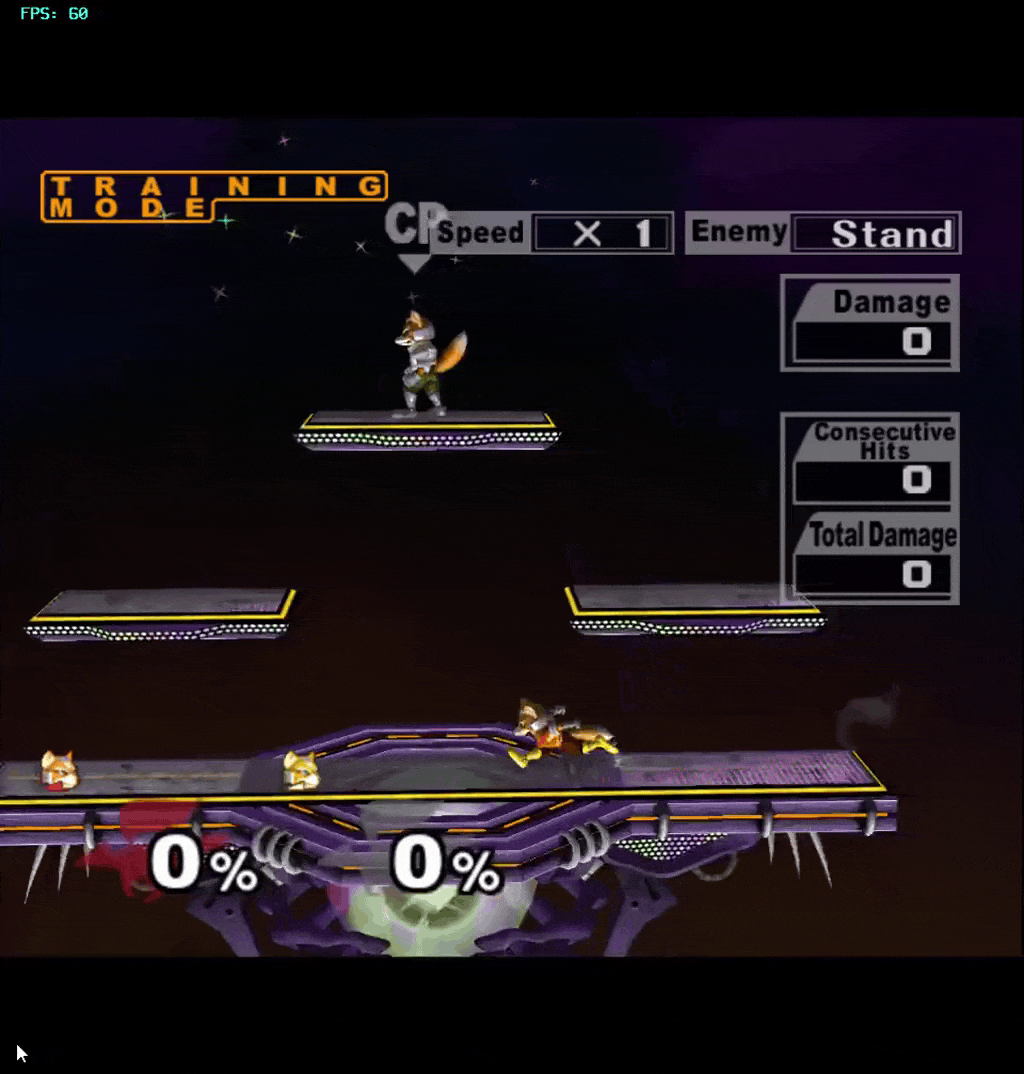The width and height of the screenshot is (1024, 1074).
Task: Change the Enemy Stand behavior option
Action: point(876,234)
